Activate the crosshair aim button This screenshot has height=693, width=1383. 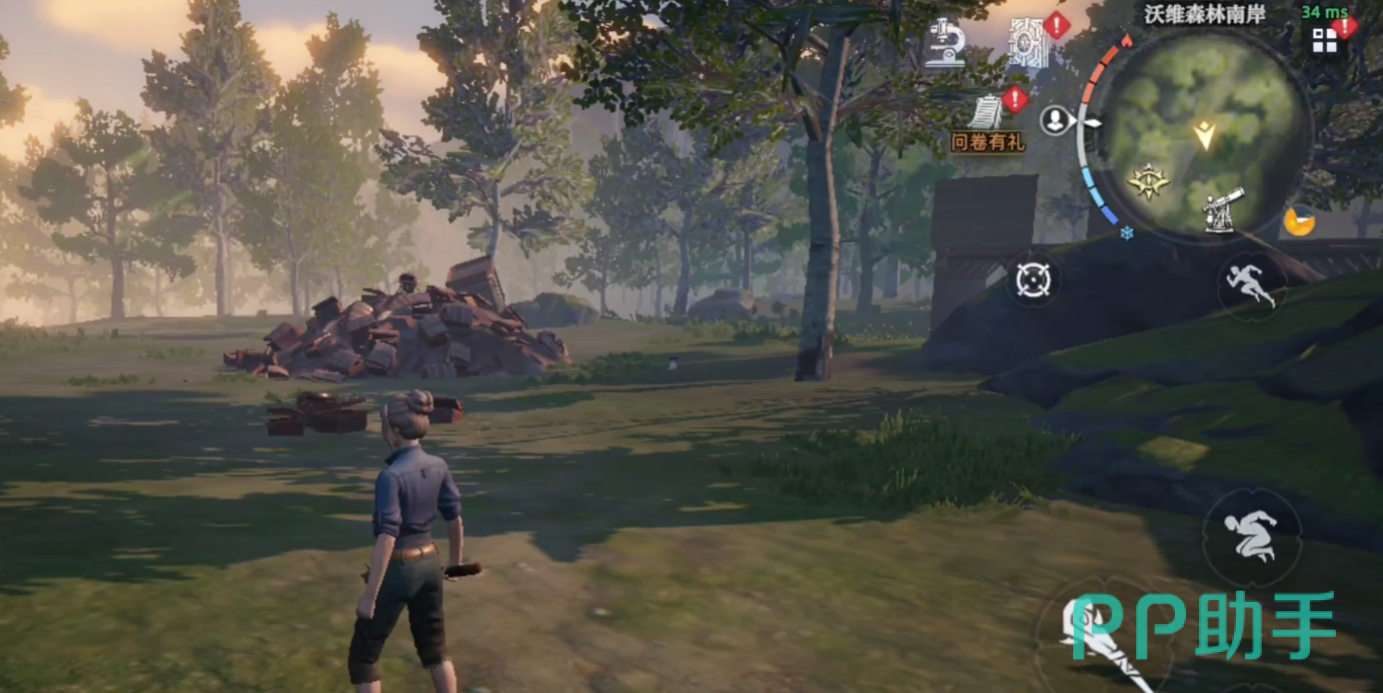1033,280
